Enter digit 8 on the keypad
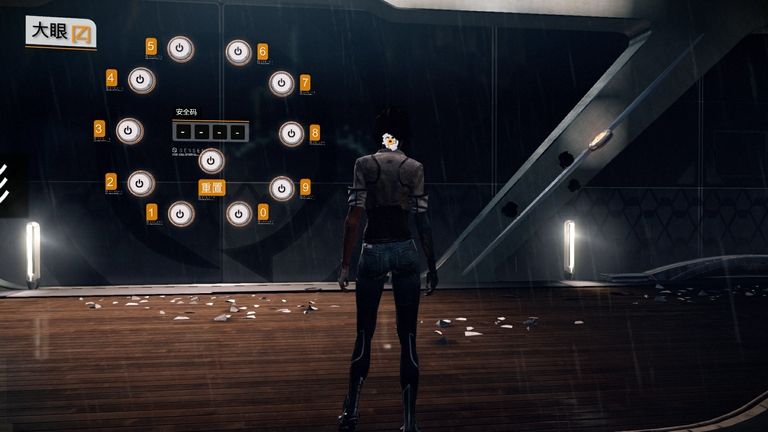 click(291, 134)
